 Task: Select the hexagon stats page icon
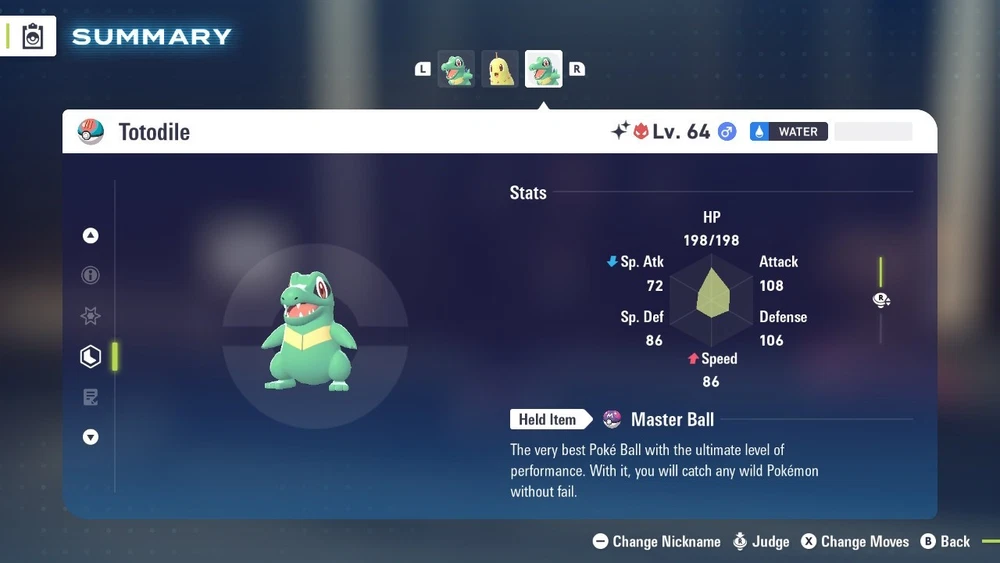pos(91,356)
